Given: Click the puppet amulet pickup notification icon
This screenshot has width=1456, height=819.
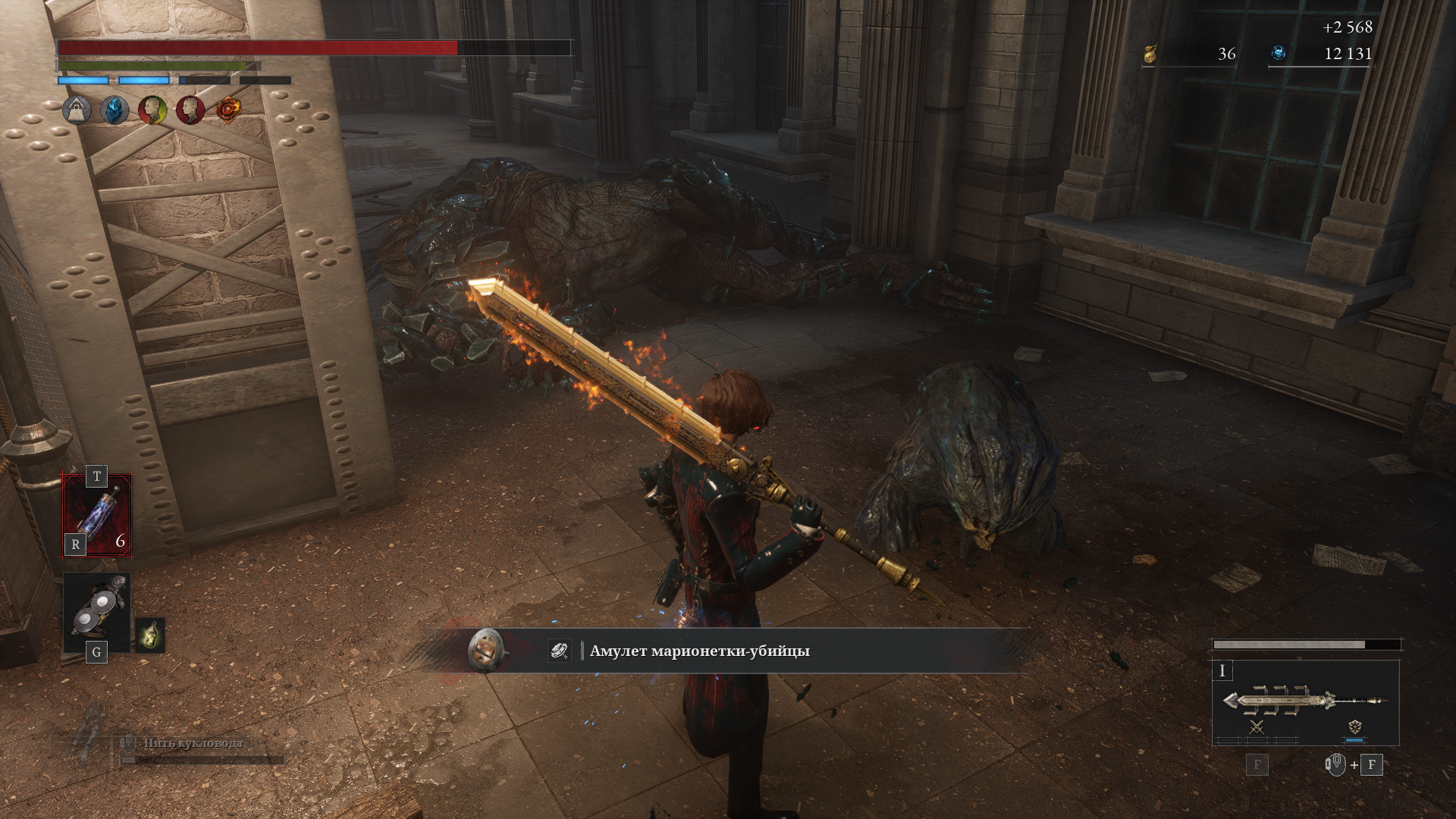Looking at the screenshot, I should click(x=485, y=650).
